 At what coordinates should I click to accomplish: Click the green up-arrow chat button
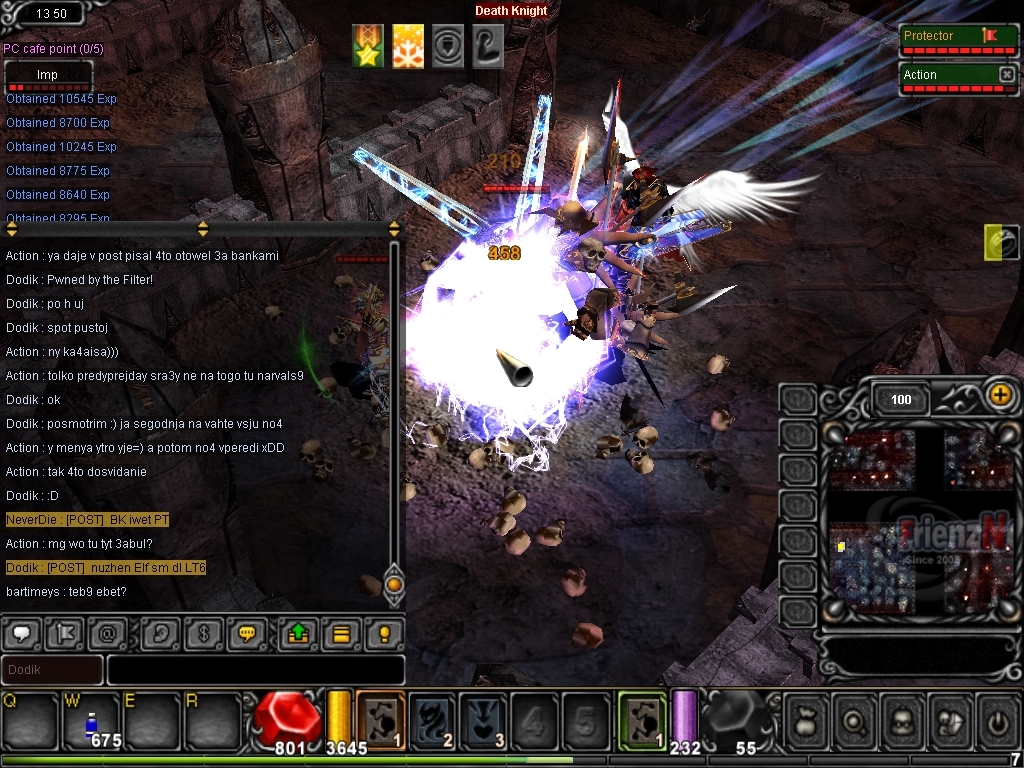point(298,633)
